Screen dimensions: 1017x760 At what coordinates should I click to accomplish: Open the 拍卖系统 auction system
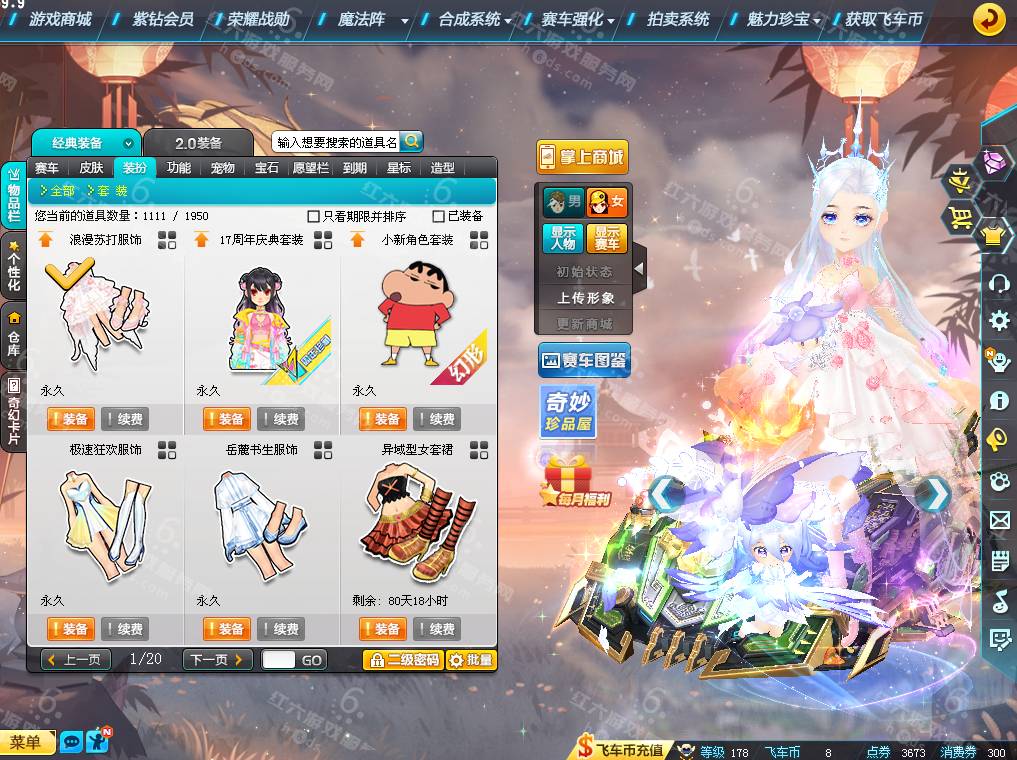tap(678, 19)
